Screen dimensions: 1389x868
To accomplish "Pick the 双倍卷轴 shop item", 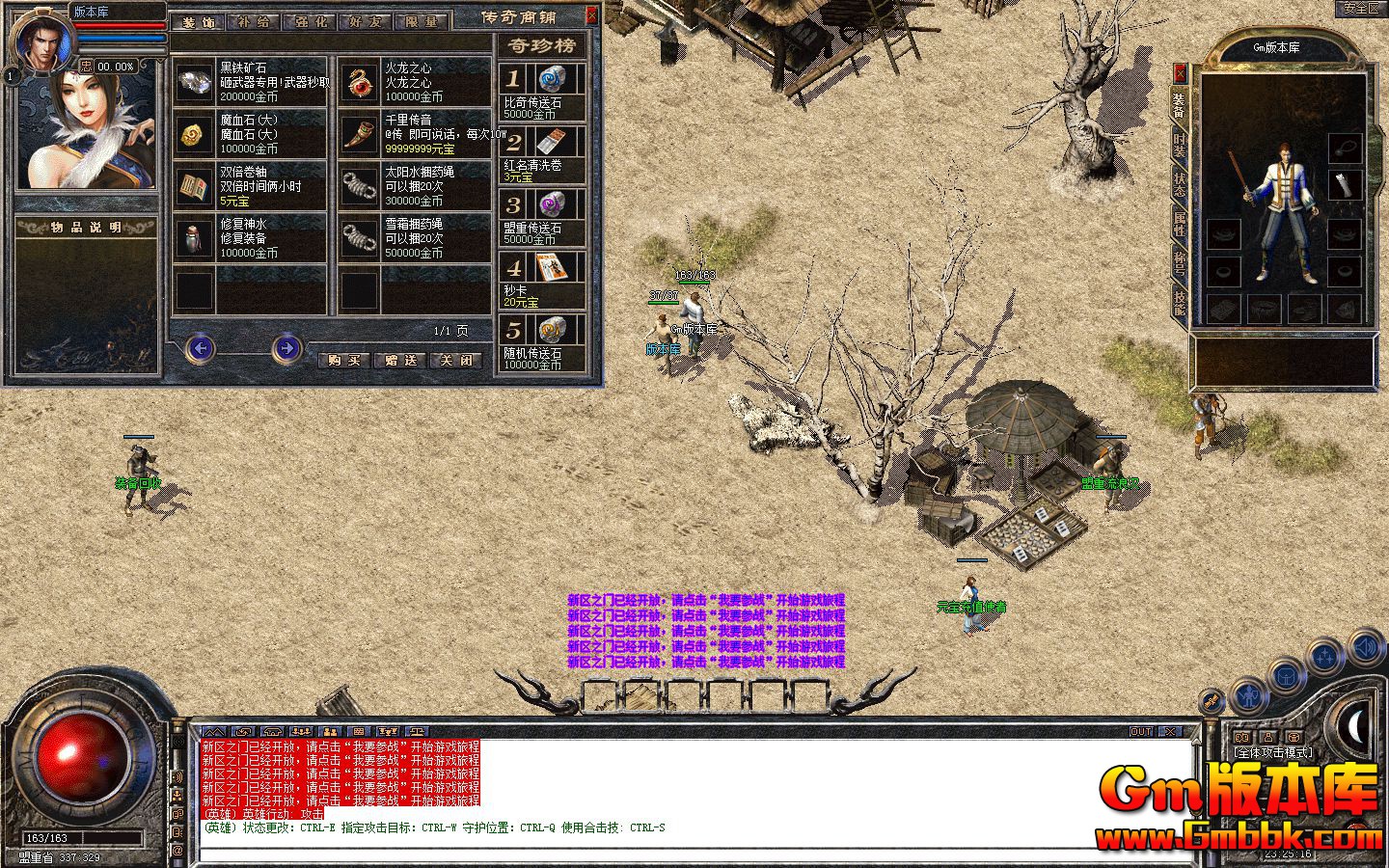I will [x=252, y=186].
